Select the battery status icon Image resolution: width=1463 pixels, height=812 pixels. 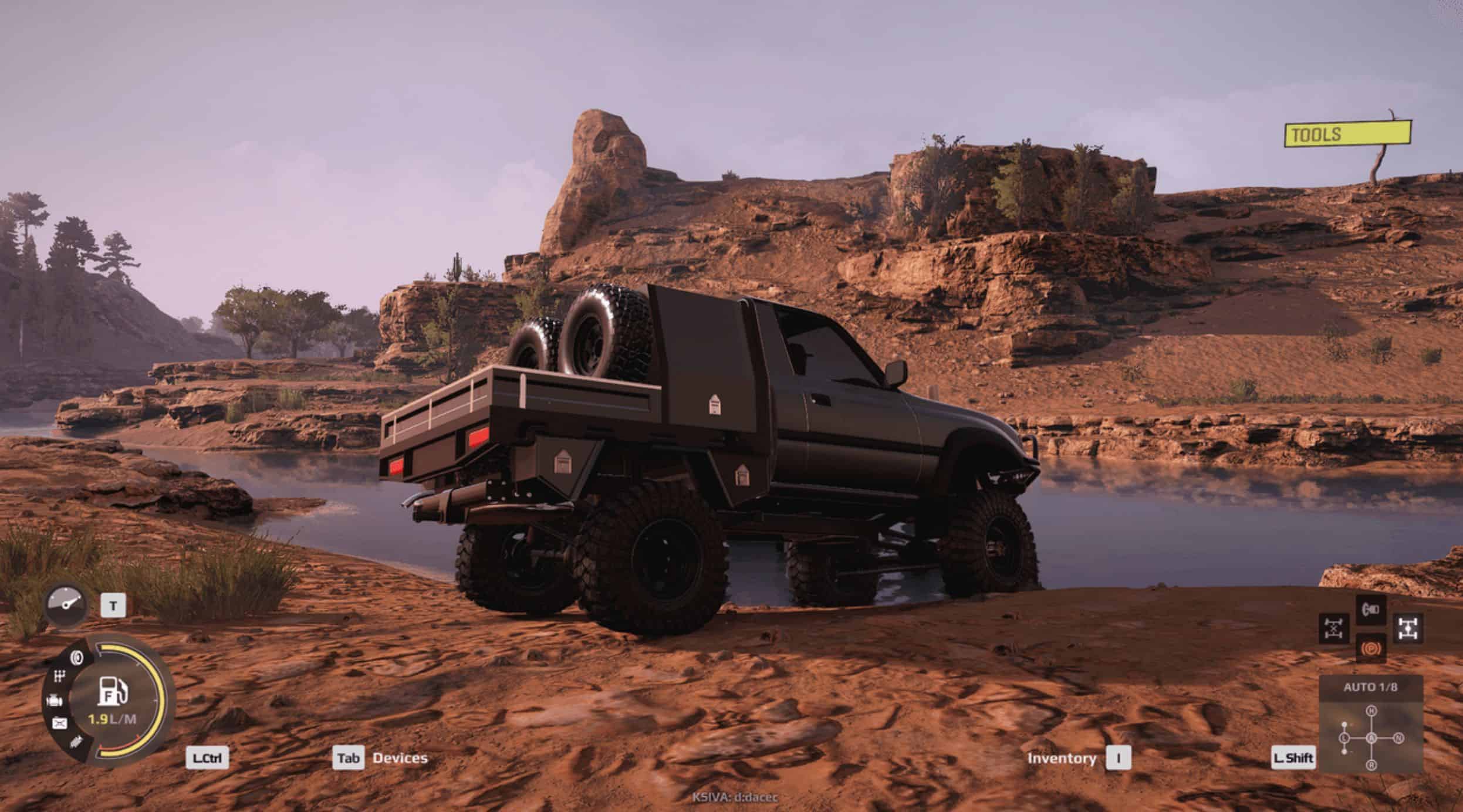(59, 723)
